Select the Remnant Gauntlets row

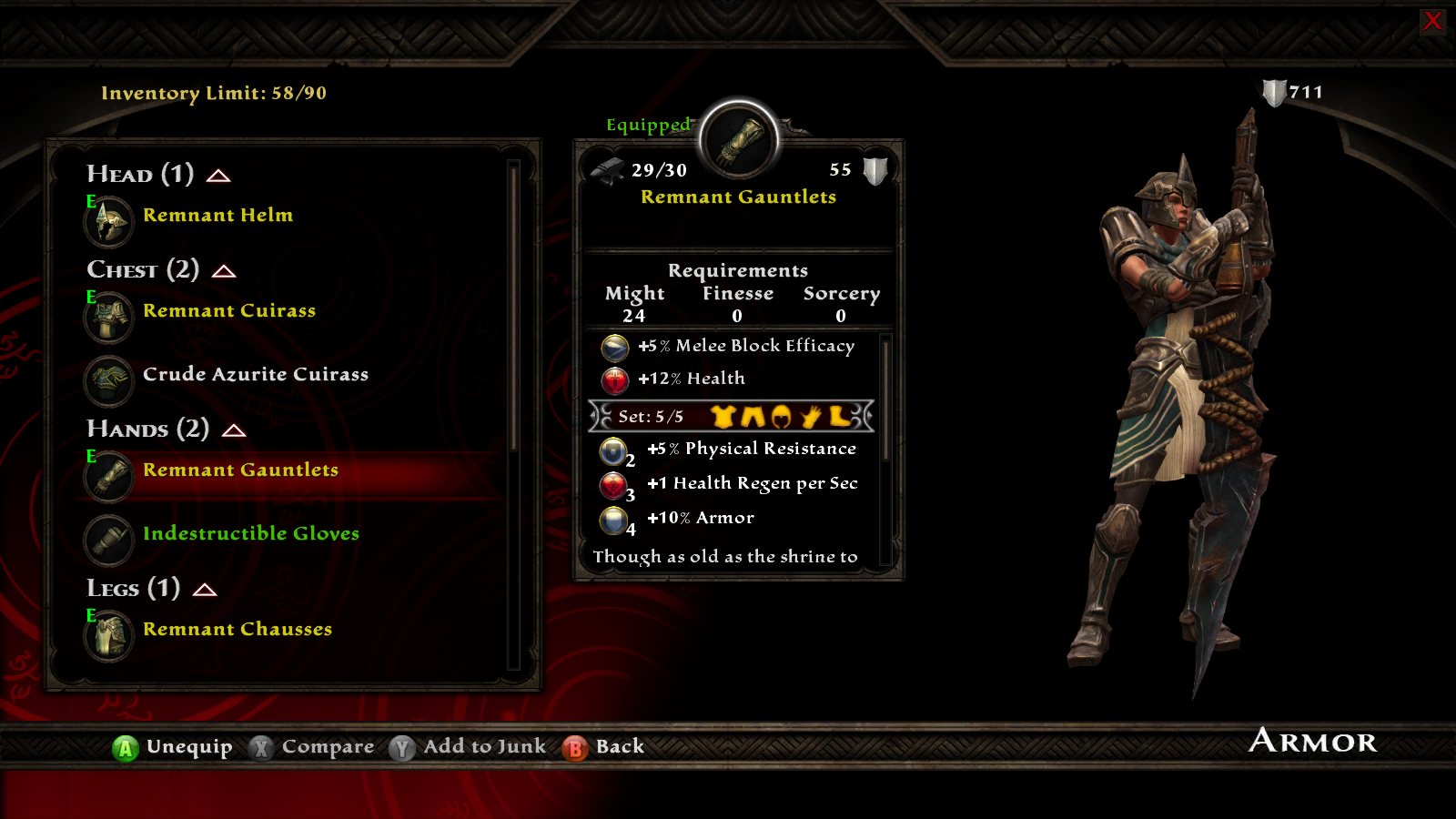coord(240,470)
